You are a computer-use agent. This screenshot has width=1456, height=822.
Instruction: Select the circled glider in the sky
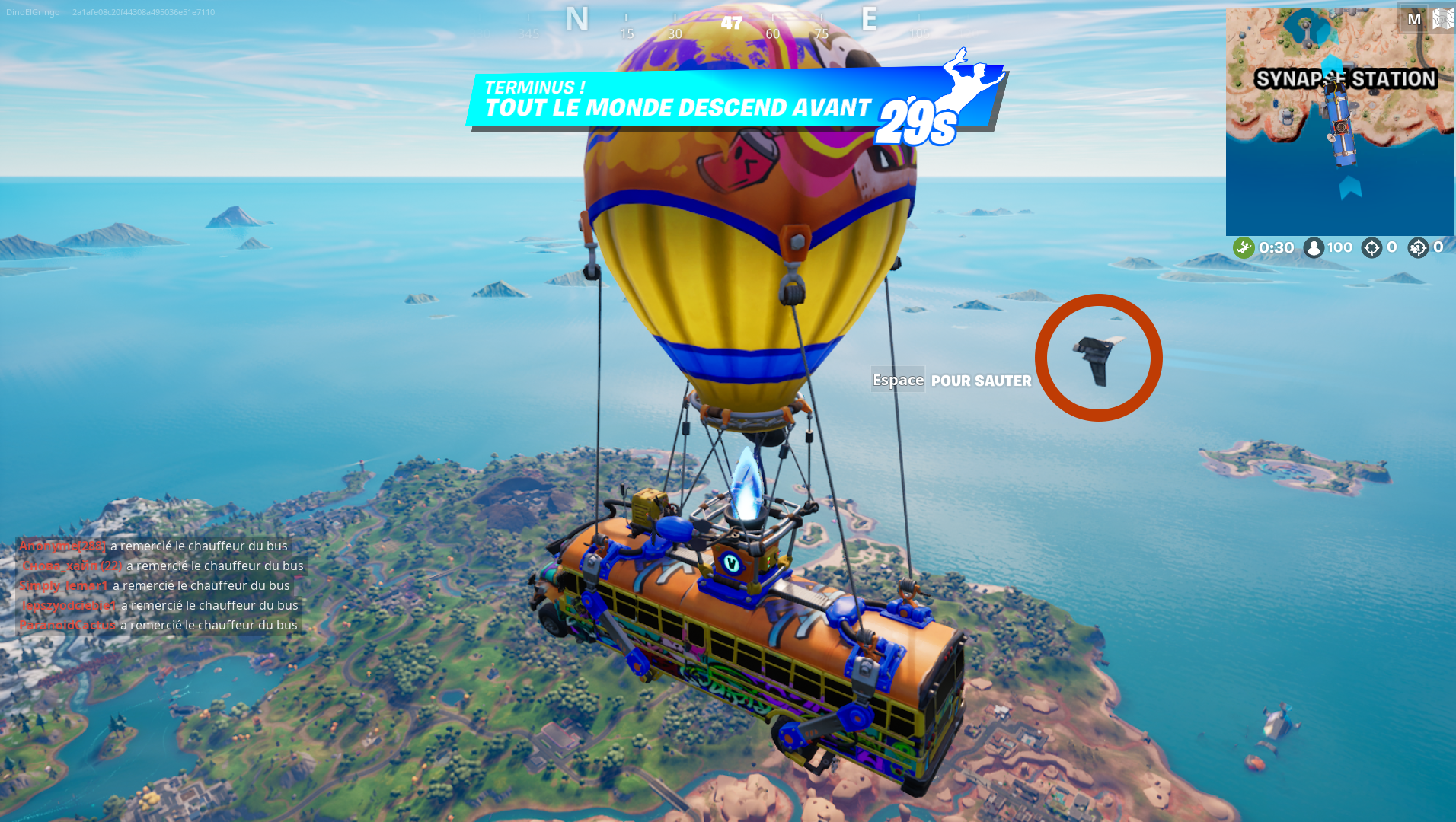pyautogui.click(x=1094, y=356)
